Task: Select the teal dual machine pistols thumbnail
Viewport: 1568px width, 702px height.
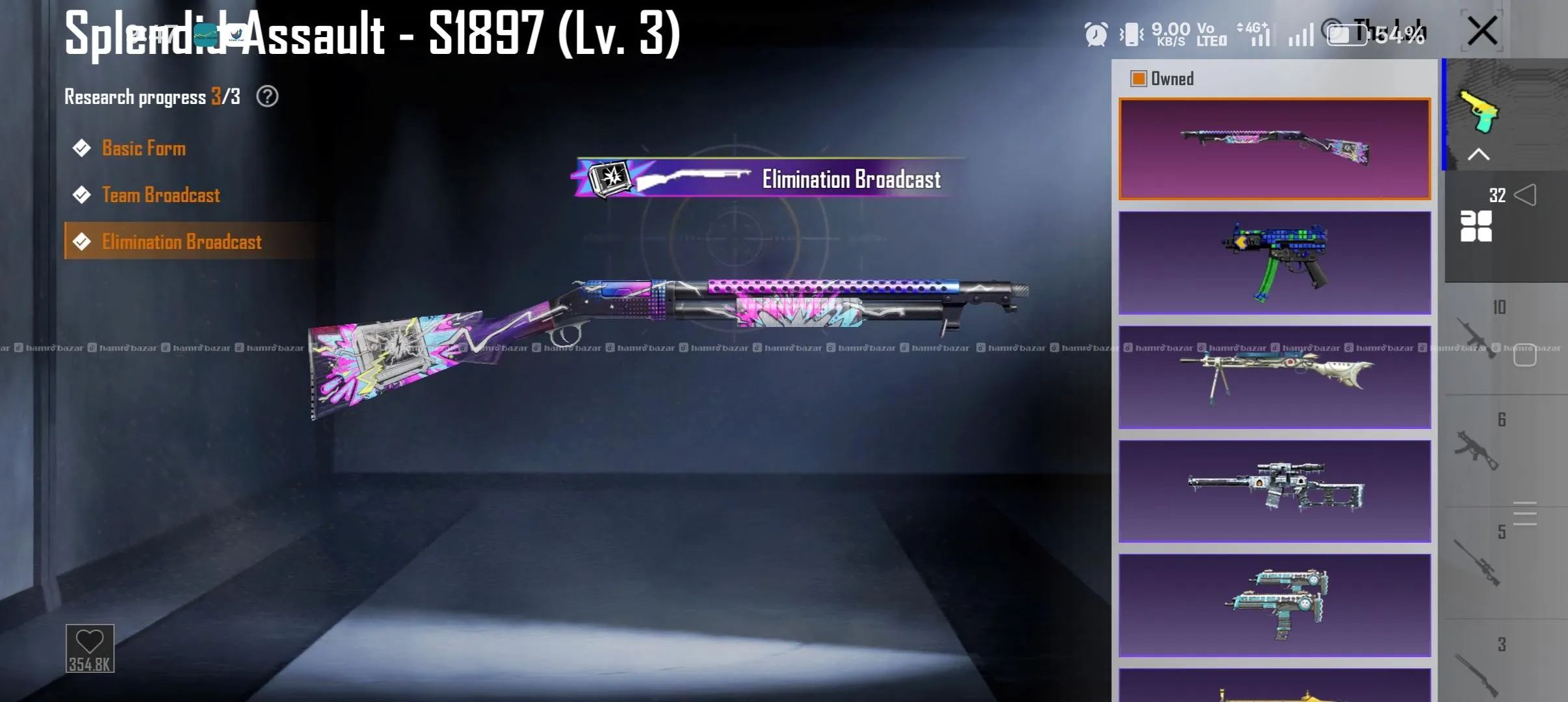Action: coord(1274,605)
